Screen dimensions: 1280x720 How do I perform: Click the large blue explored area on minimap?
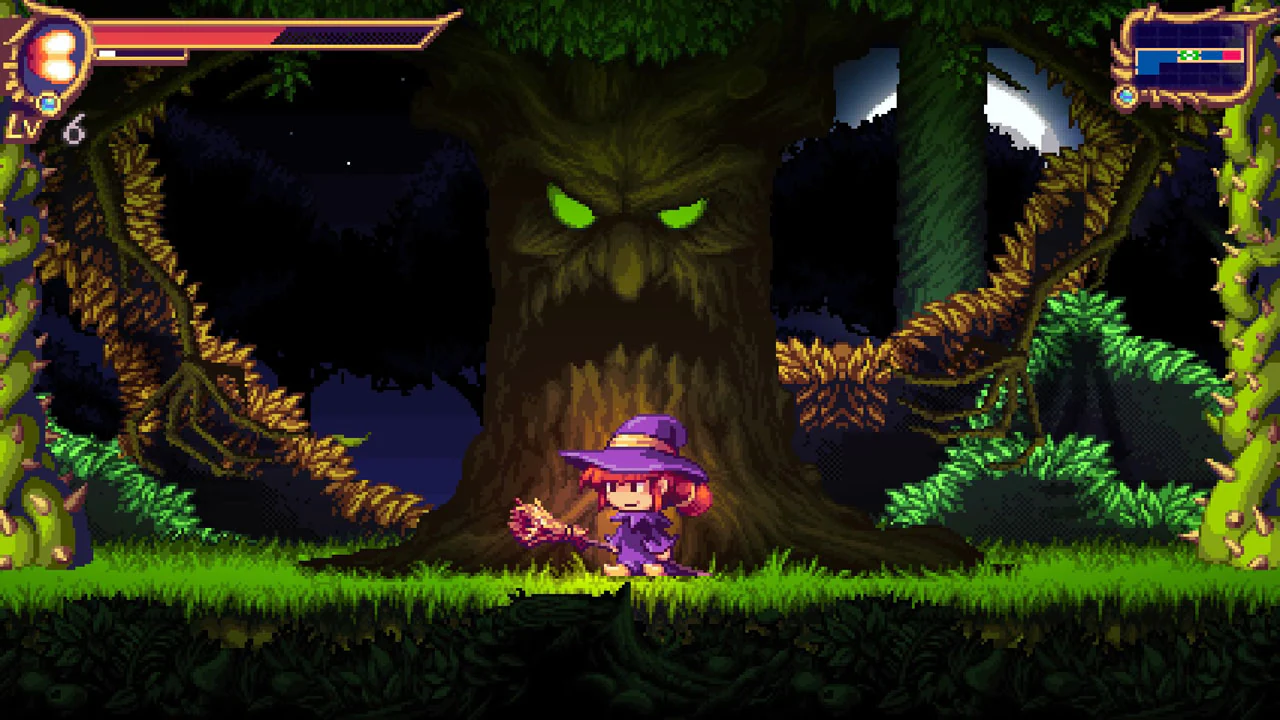pyautogui.click(x=1152, y=63)
